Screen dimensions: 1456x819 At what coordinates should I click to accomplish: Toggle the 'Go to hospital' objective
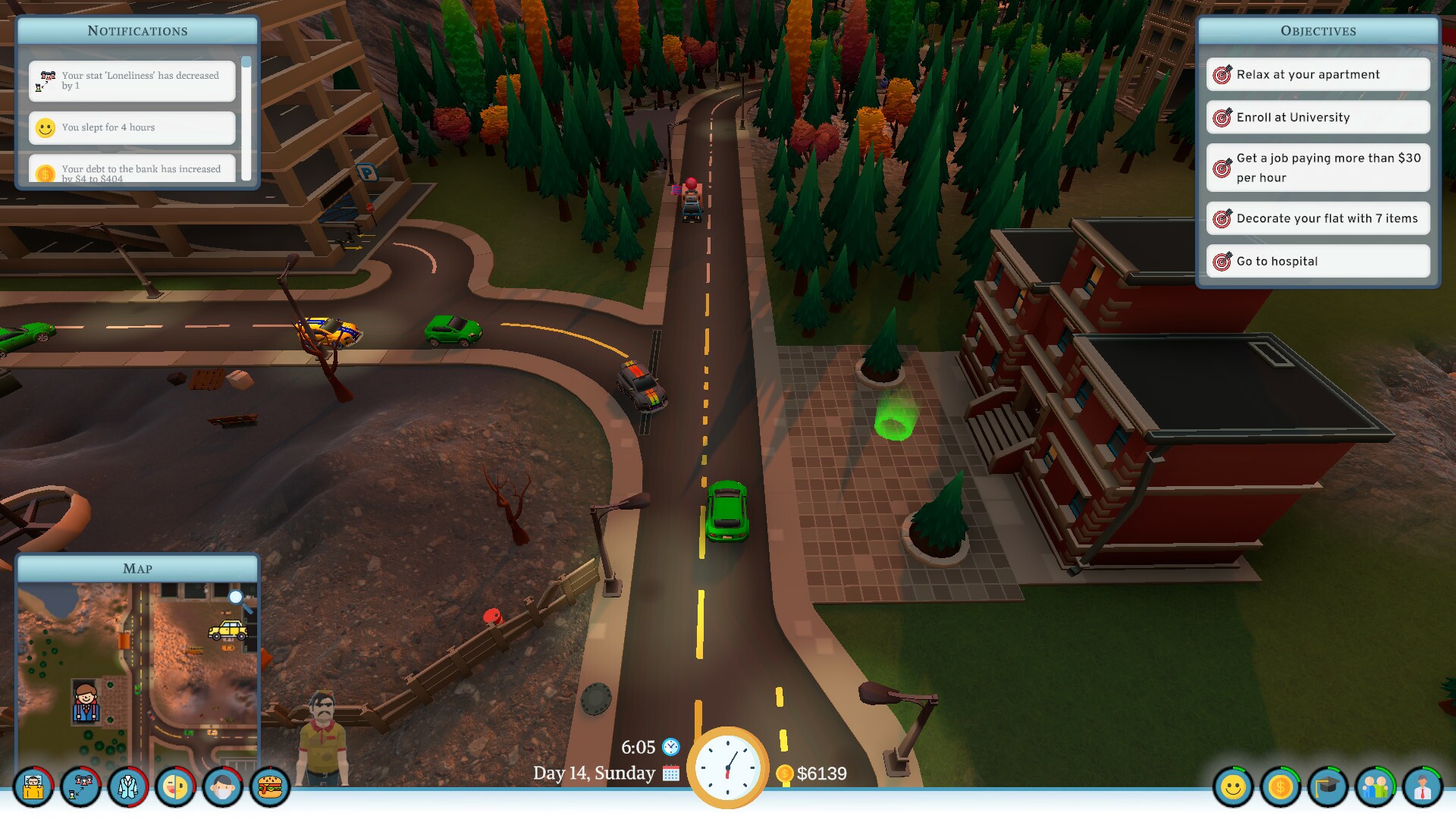point(1317,261)
